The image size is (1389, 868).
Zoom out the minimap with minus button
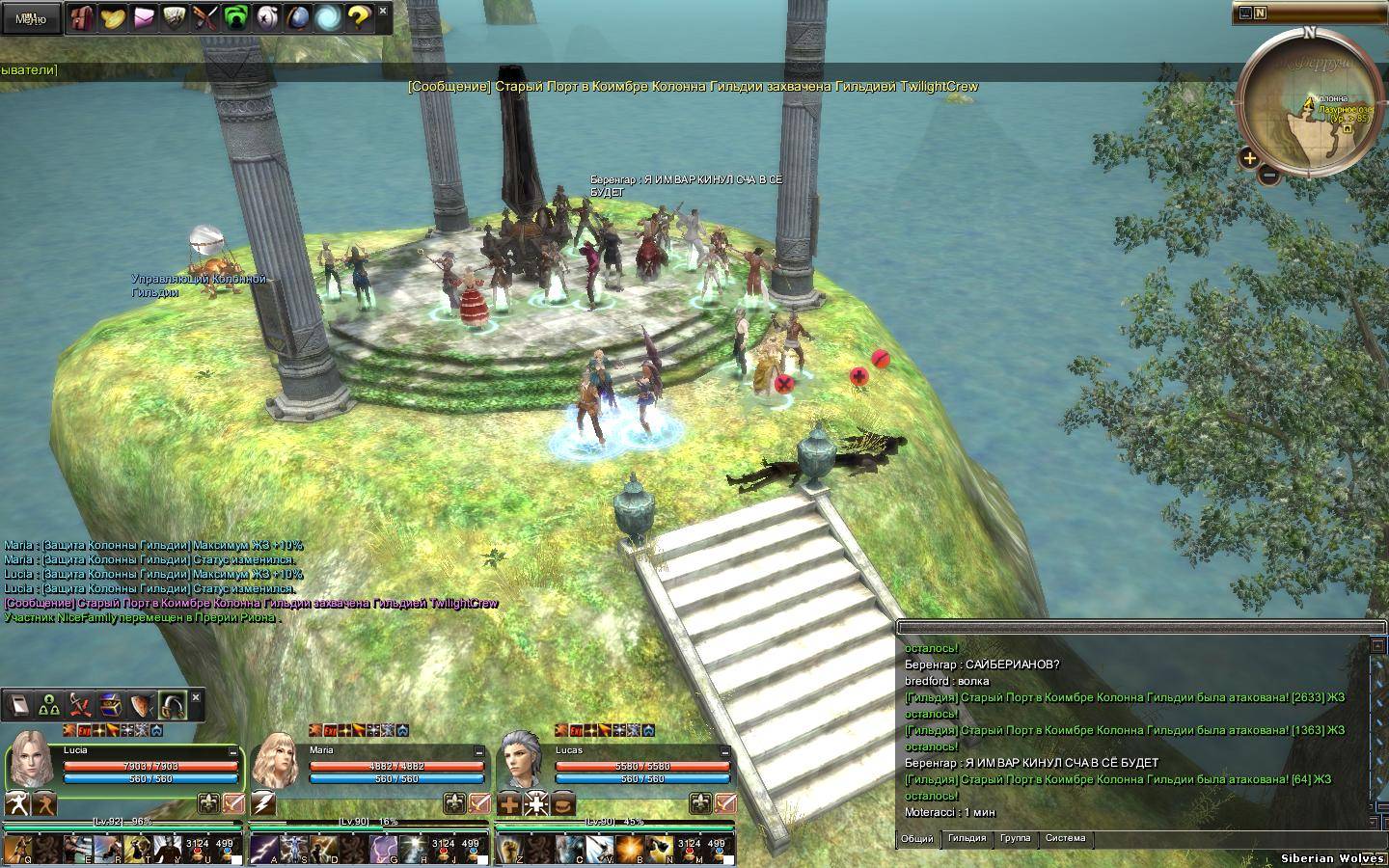point(1269,176)
